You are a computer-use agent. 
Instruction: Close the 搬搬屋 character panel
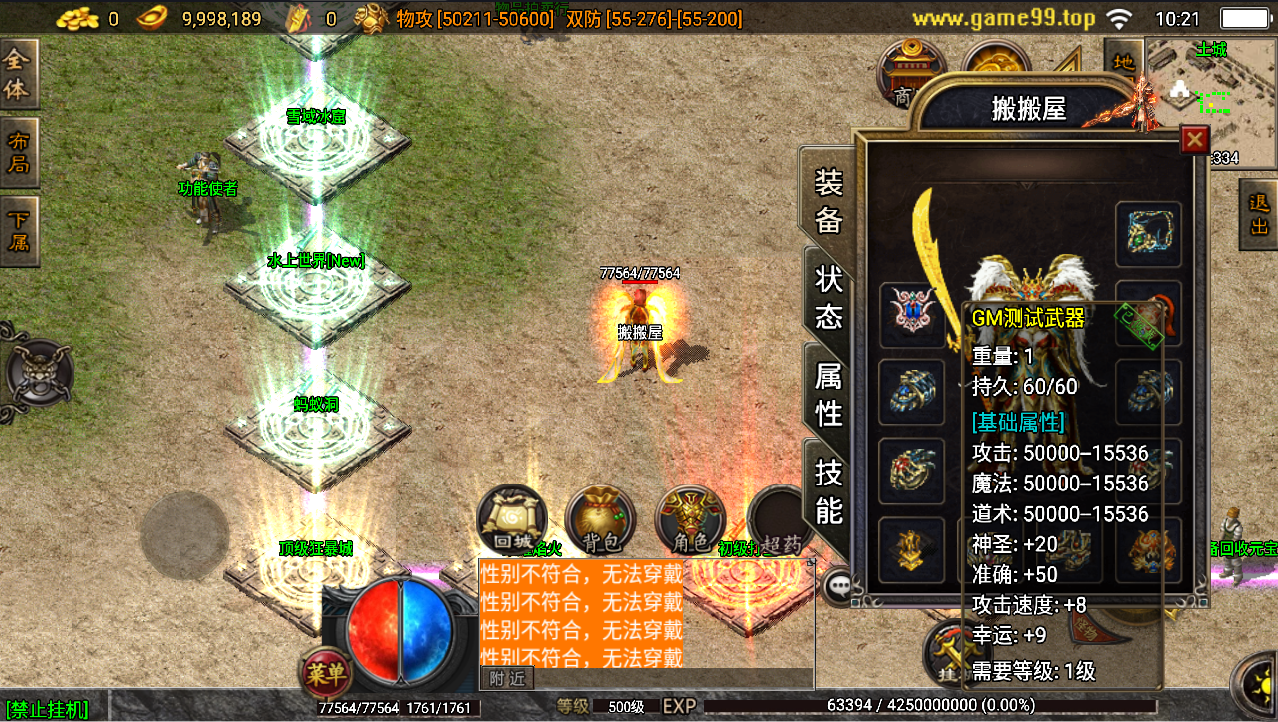coord(1193,140)
